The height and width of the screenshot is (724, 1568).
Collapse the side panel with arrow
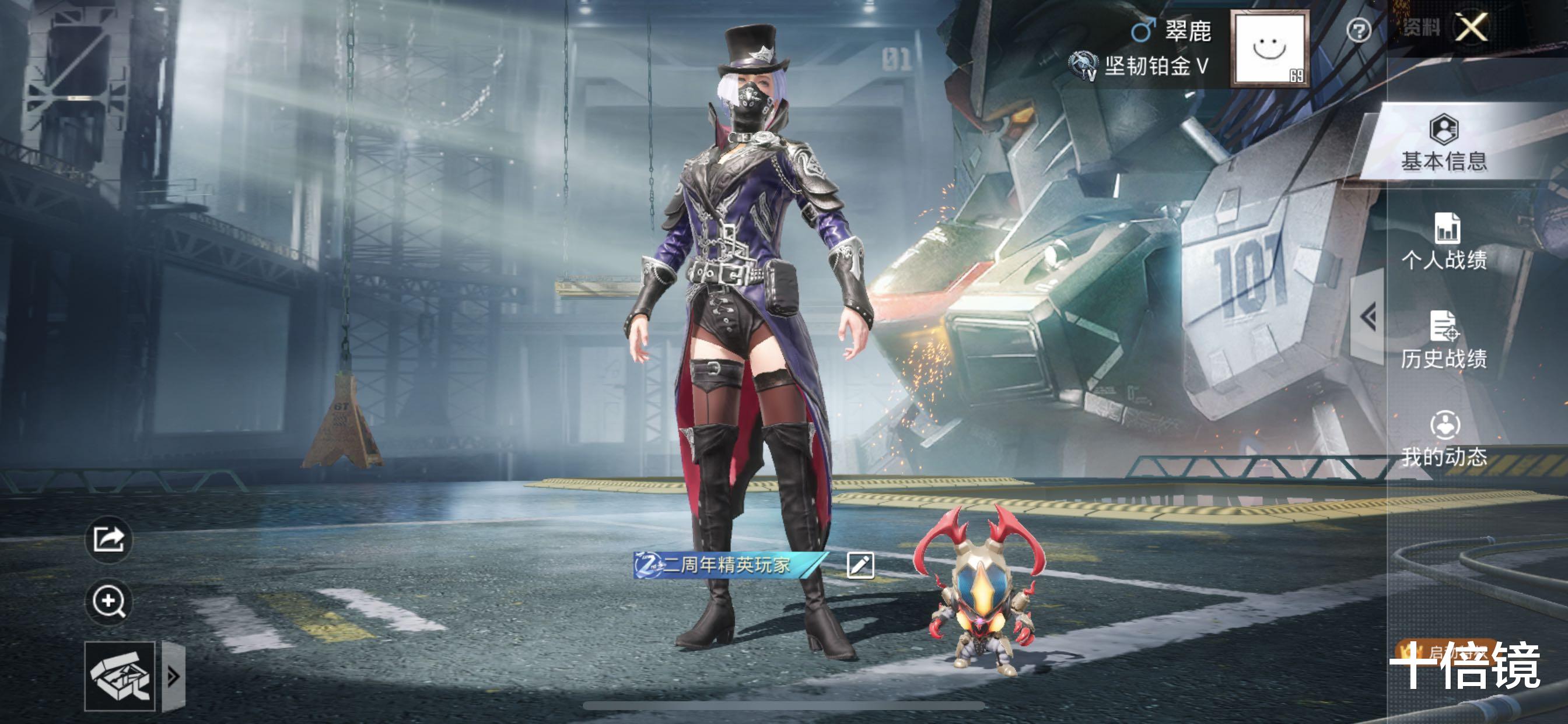click(x=1368, y=317)
